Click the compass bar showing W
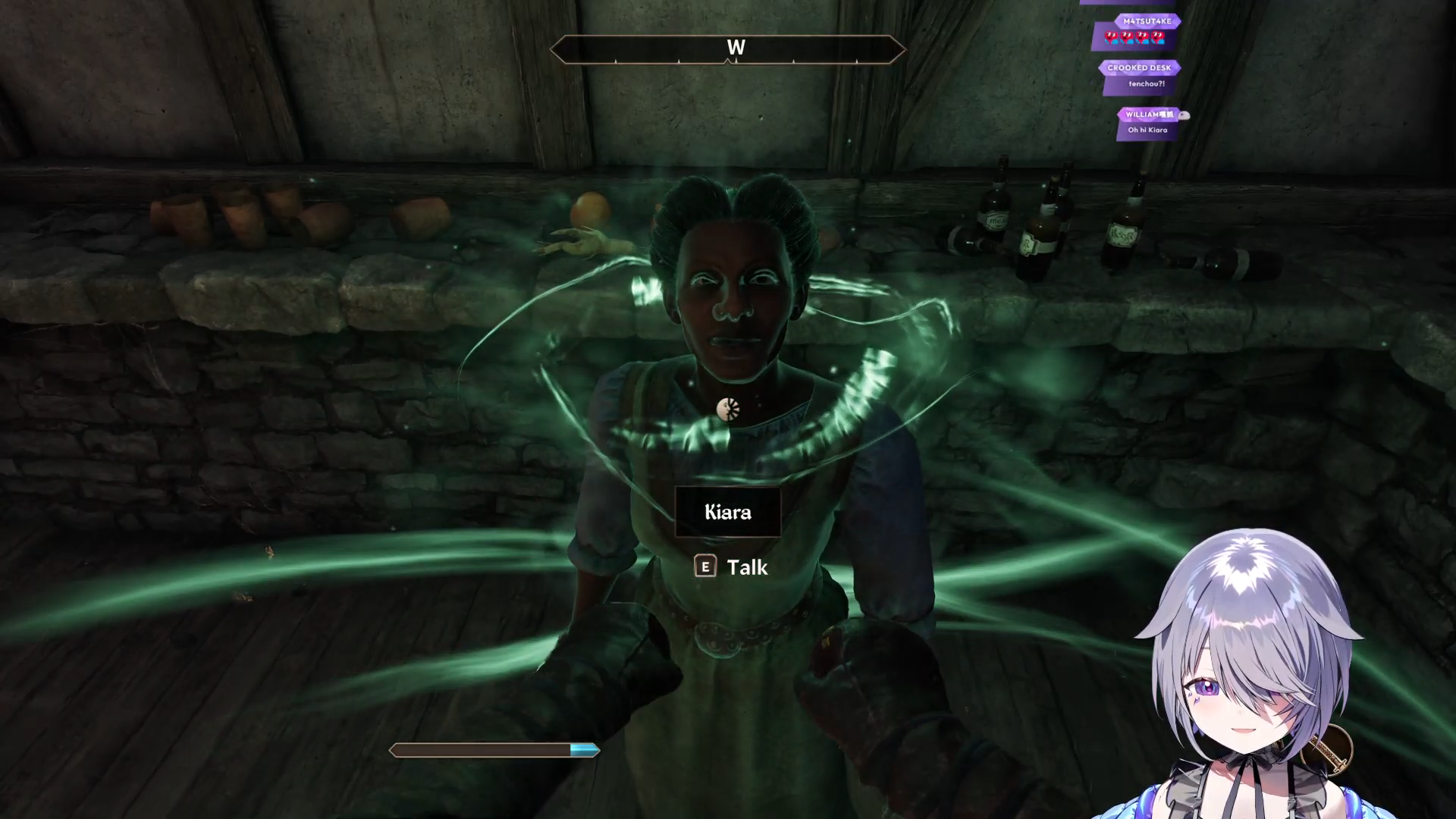The width and height of the screenshot is (1456, 819). click(727, 49)
